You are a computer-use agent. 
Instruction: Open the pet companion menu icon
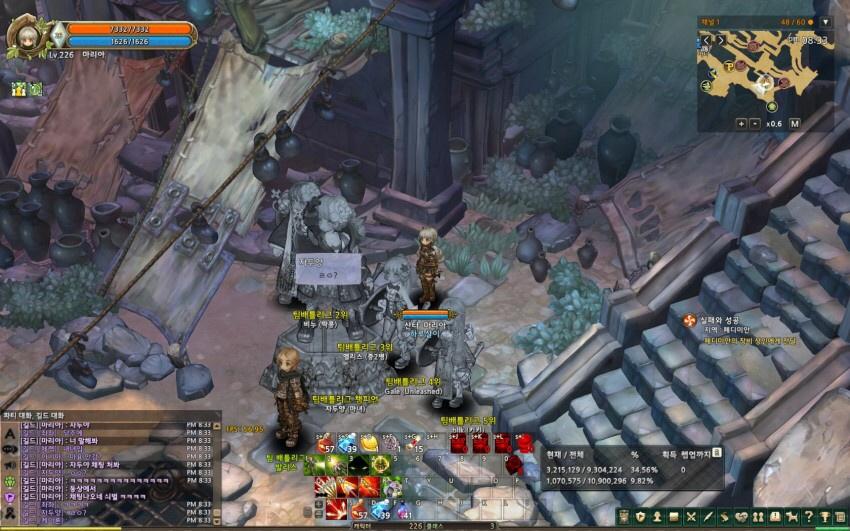791,516
